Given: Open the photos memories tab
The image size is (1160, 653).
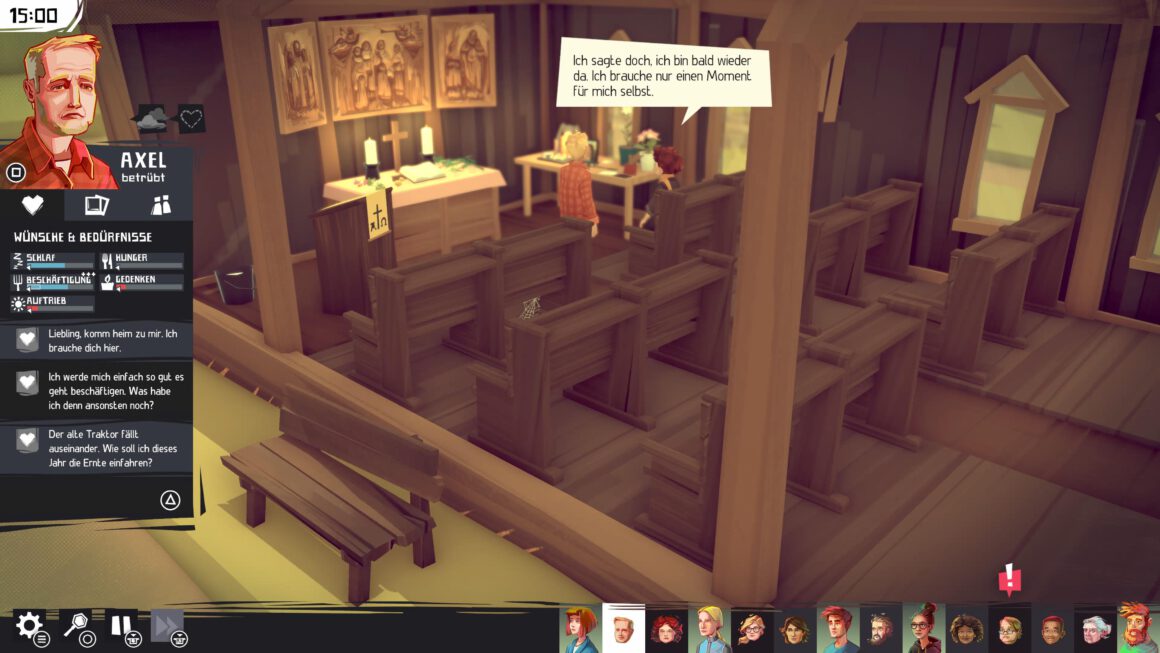Looking at the screenshot, I should (96, 205).
